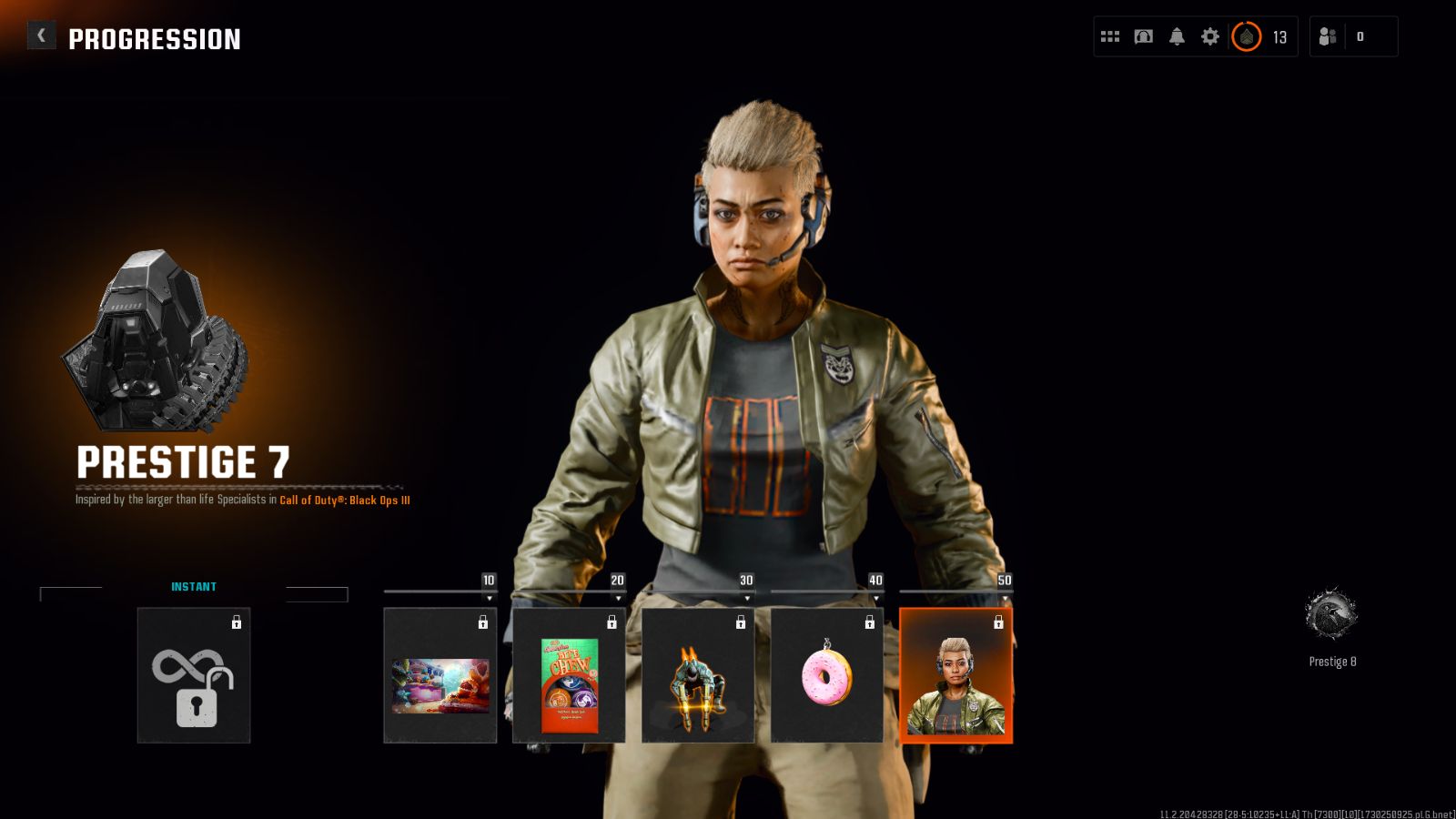Select the rank emblem showing level 13
This screenshot has width=1456, height=819.
(1246, 36)
